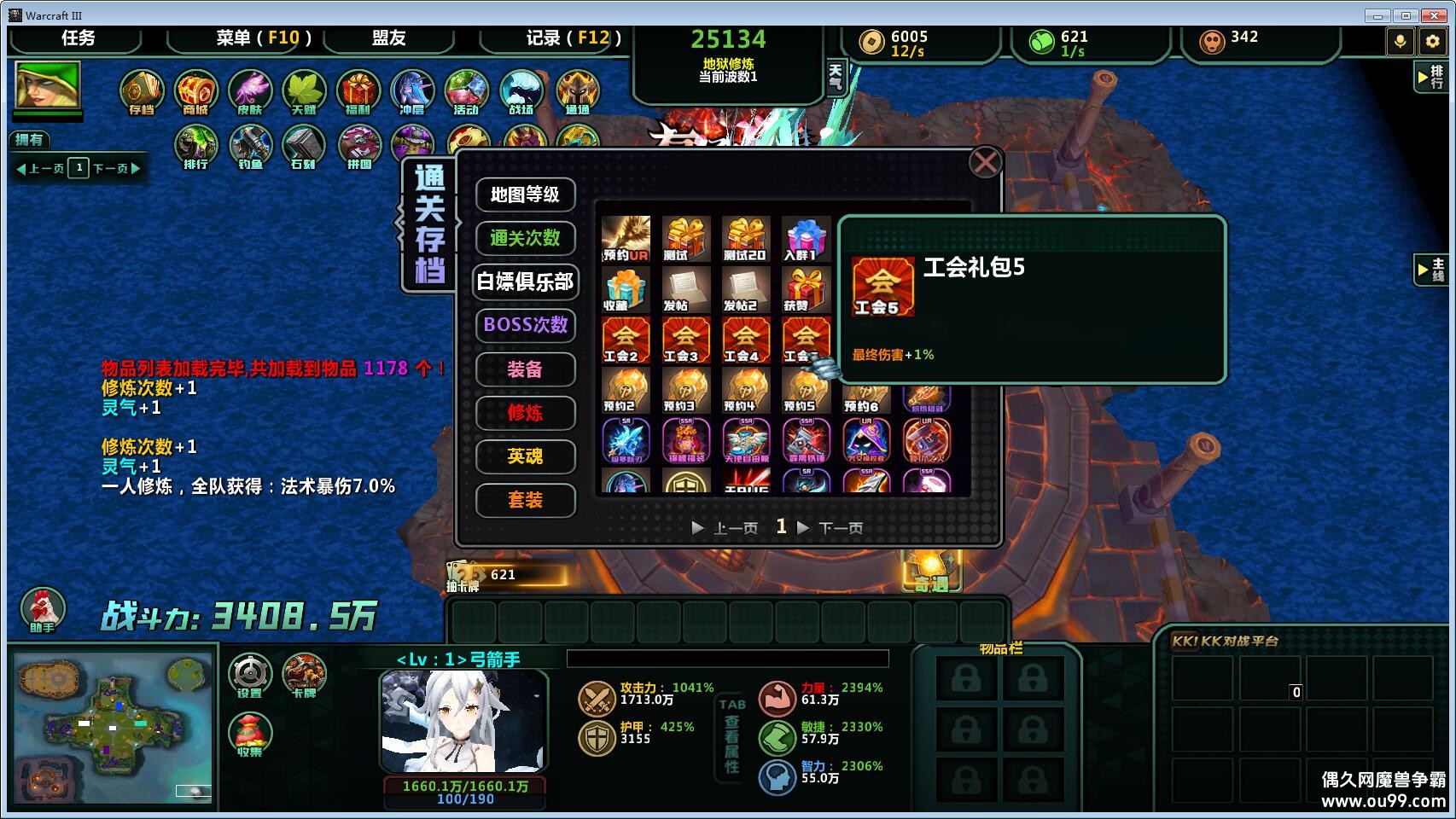Click the BOSS次数 button

525,326
